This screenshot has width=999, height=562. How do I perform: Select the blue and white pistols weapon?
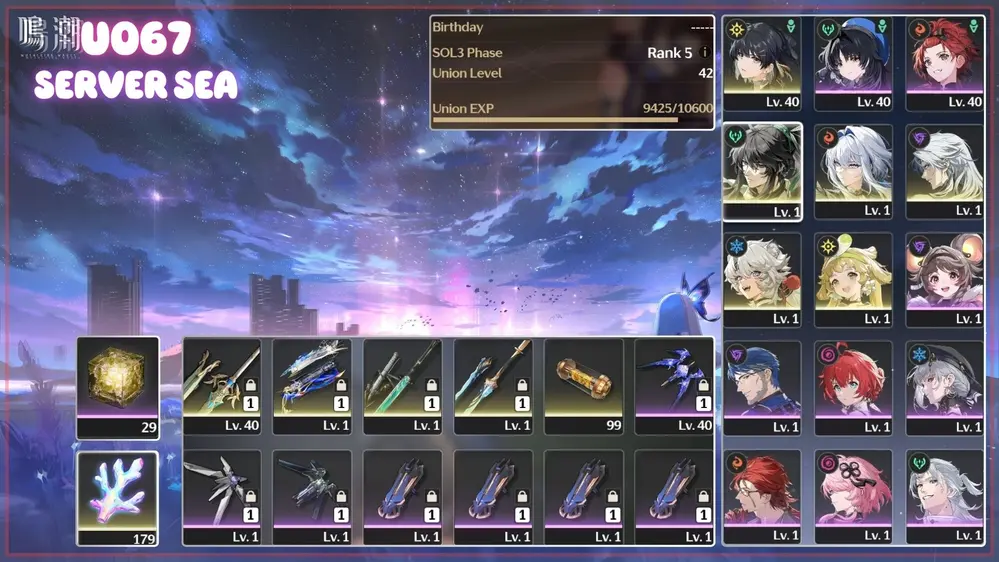(312, 379)
